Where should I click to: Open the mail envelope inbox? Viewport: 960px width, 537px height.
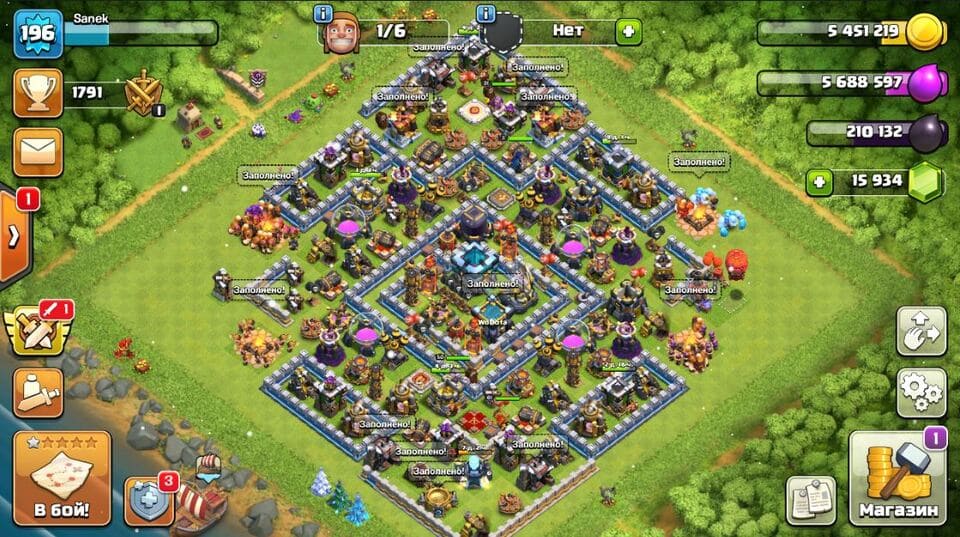(38, 151)
